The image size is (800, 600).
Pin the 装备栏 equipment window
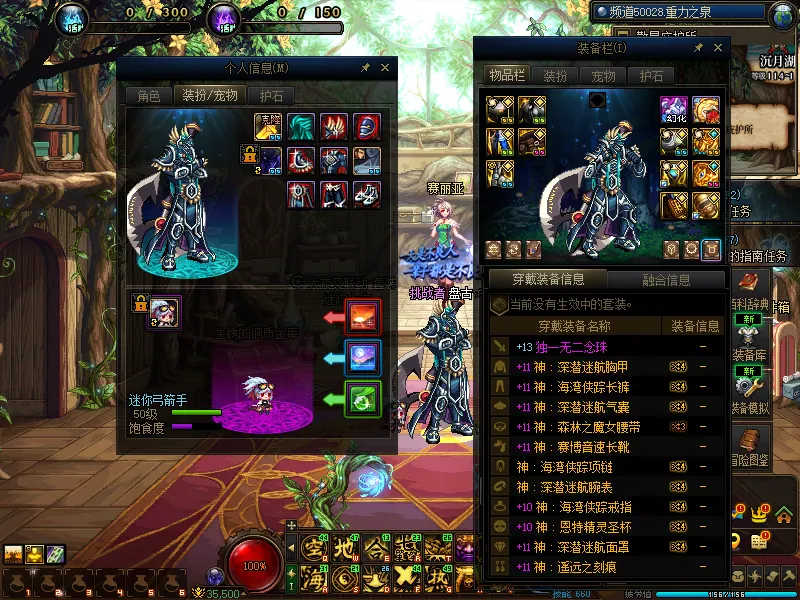point(698,48)
